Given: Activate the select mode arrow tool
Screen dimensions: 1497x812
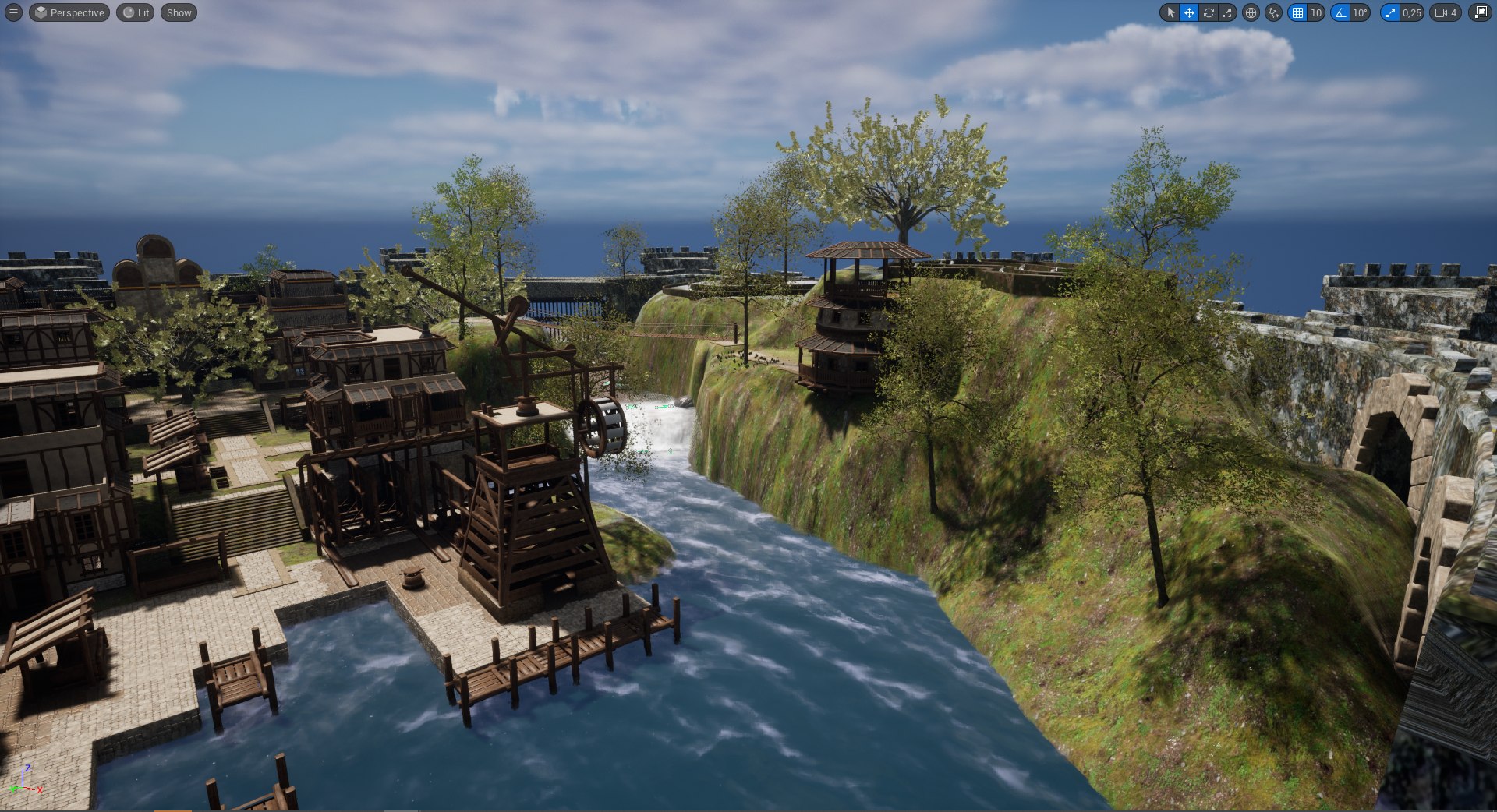Looking at the screenshot, I should tap(1170, 12).
